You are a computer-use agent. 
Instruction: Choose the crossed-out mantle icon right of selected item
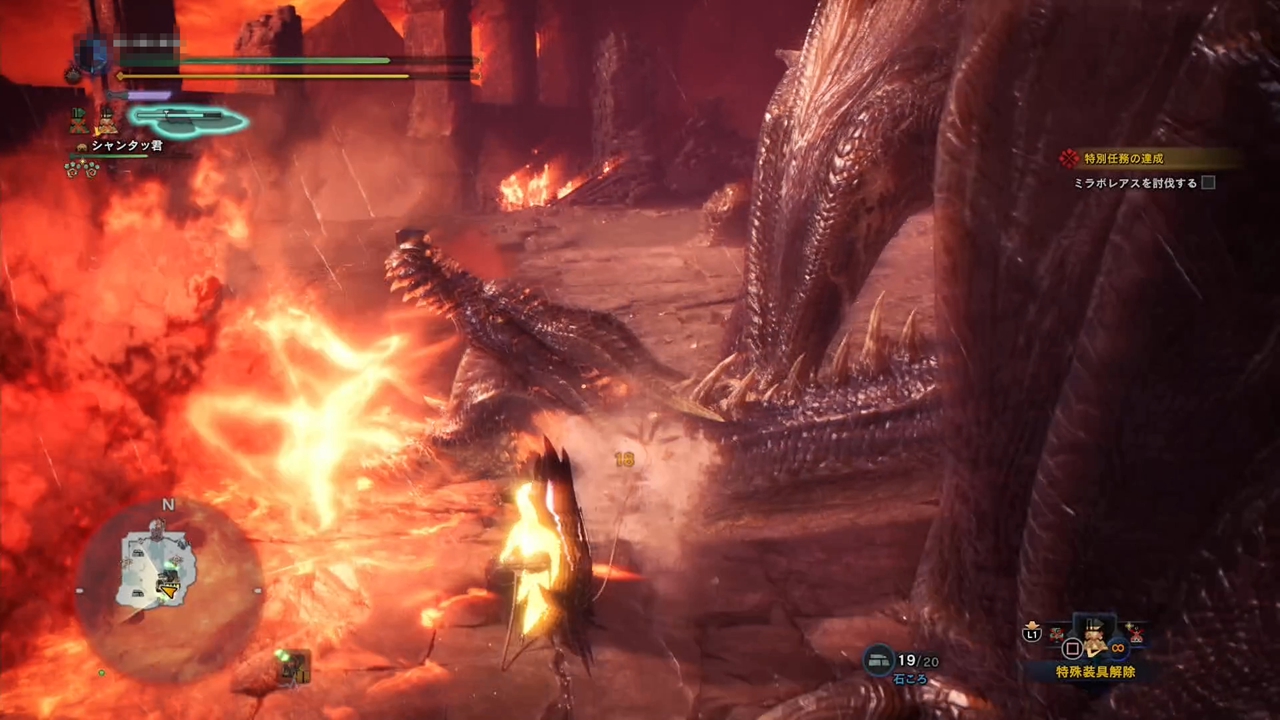pos(1135,633)
